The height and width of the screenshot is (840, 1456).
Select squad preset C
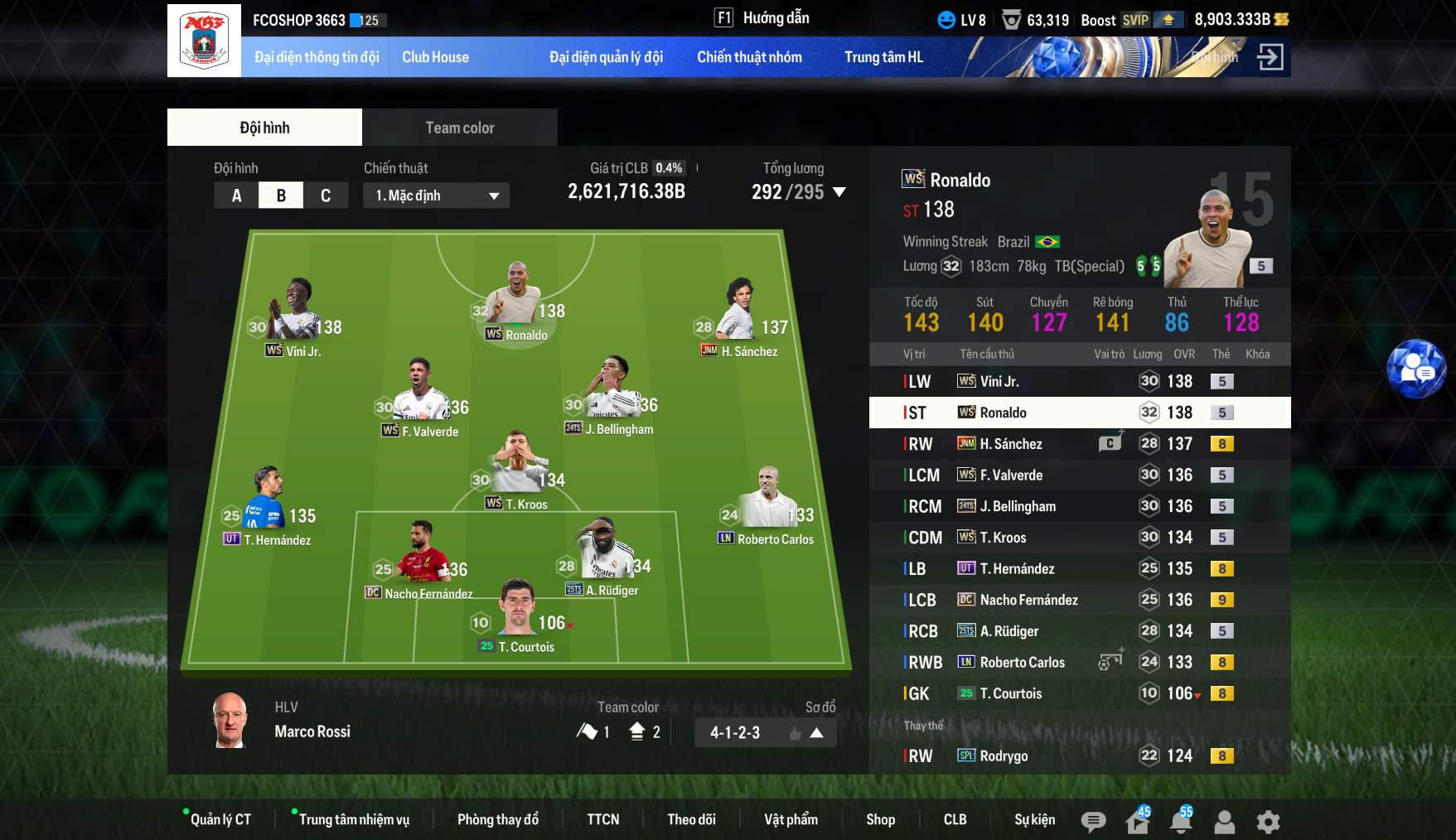(x=326, y=196)
